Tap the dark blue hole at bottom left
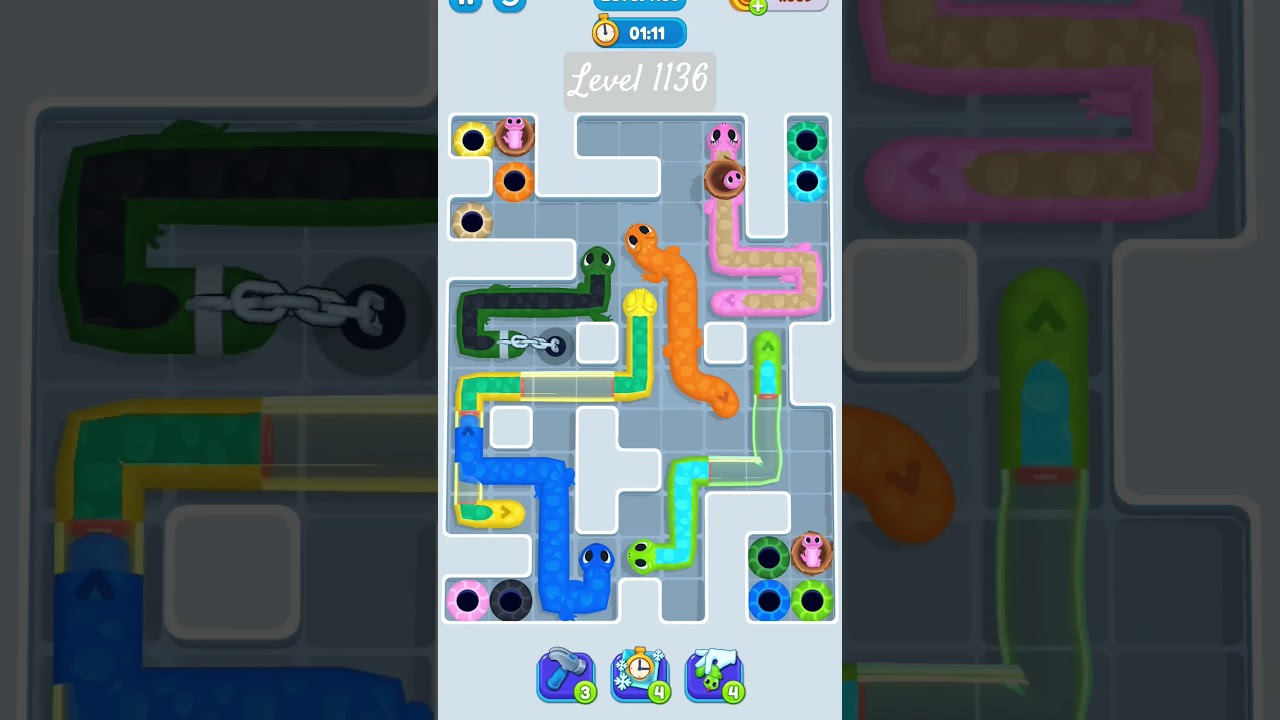The height and width of the screenshot is (720, 1280). [x=512, y=598]
